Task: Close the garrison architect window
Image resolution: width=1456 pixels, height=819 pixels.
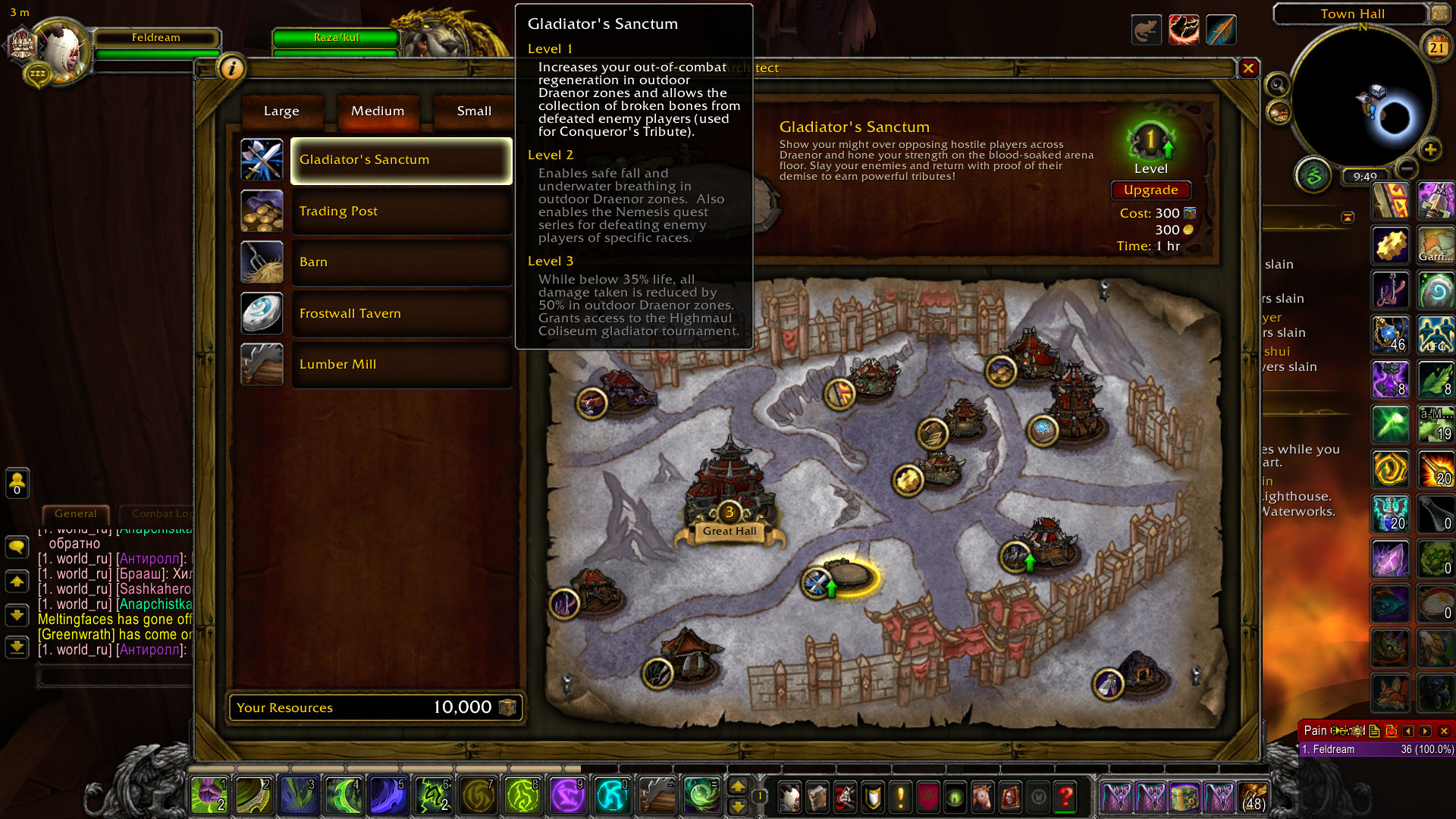Action: [1248, 69]
